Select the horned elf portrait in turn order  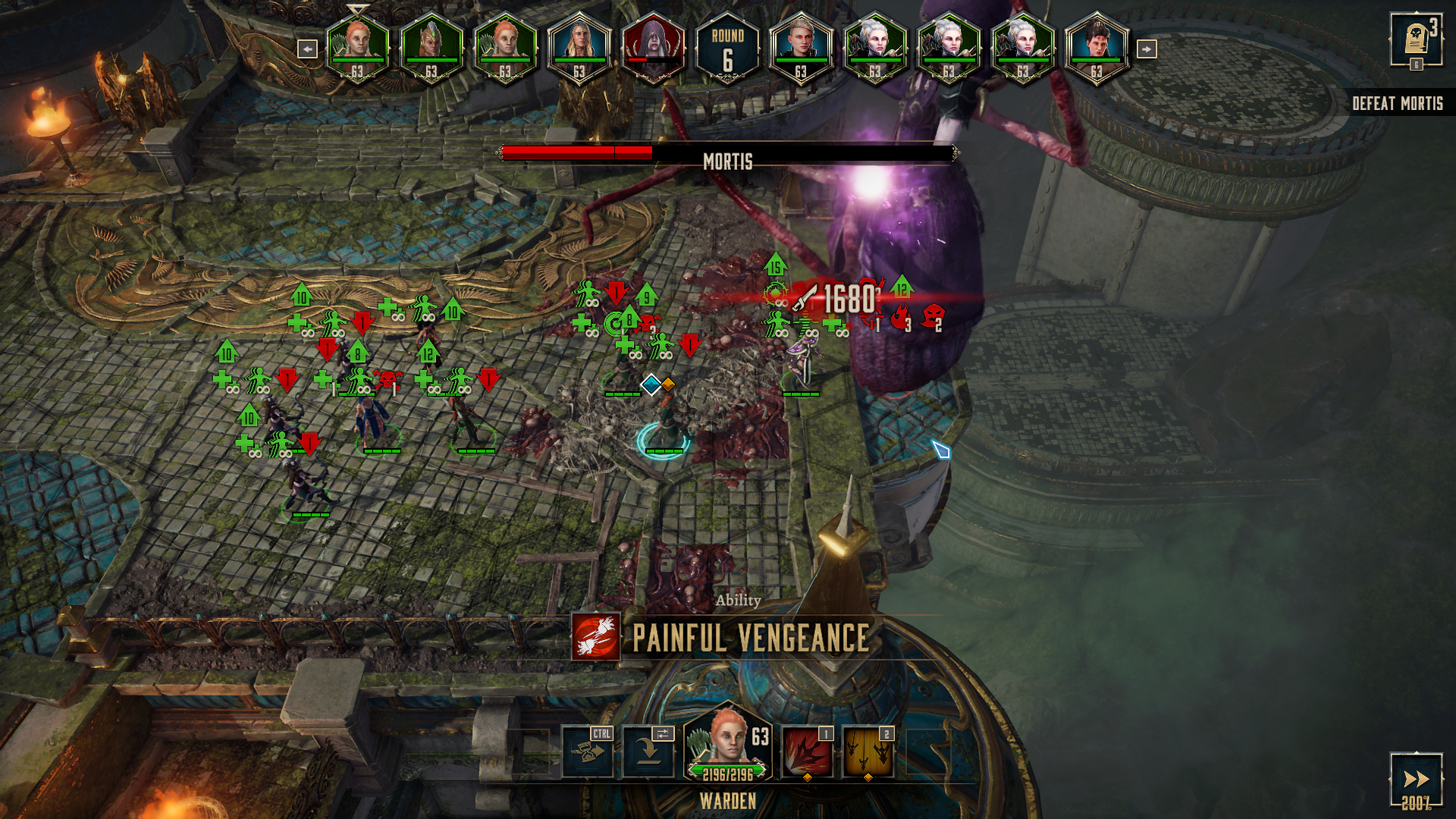pyautogui.click(x=431, y=47)
